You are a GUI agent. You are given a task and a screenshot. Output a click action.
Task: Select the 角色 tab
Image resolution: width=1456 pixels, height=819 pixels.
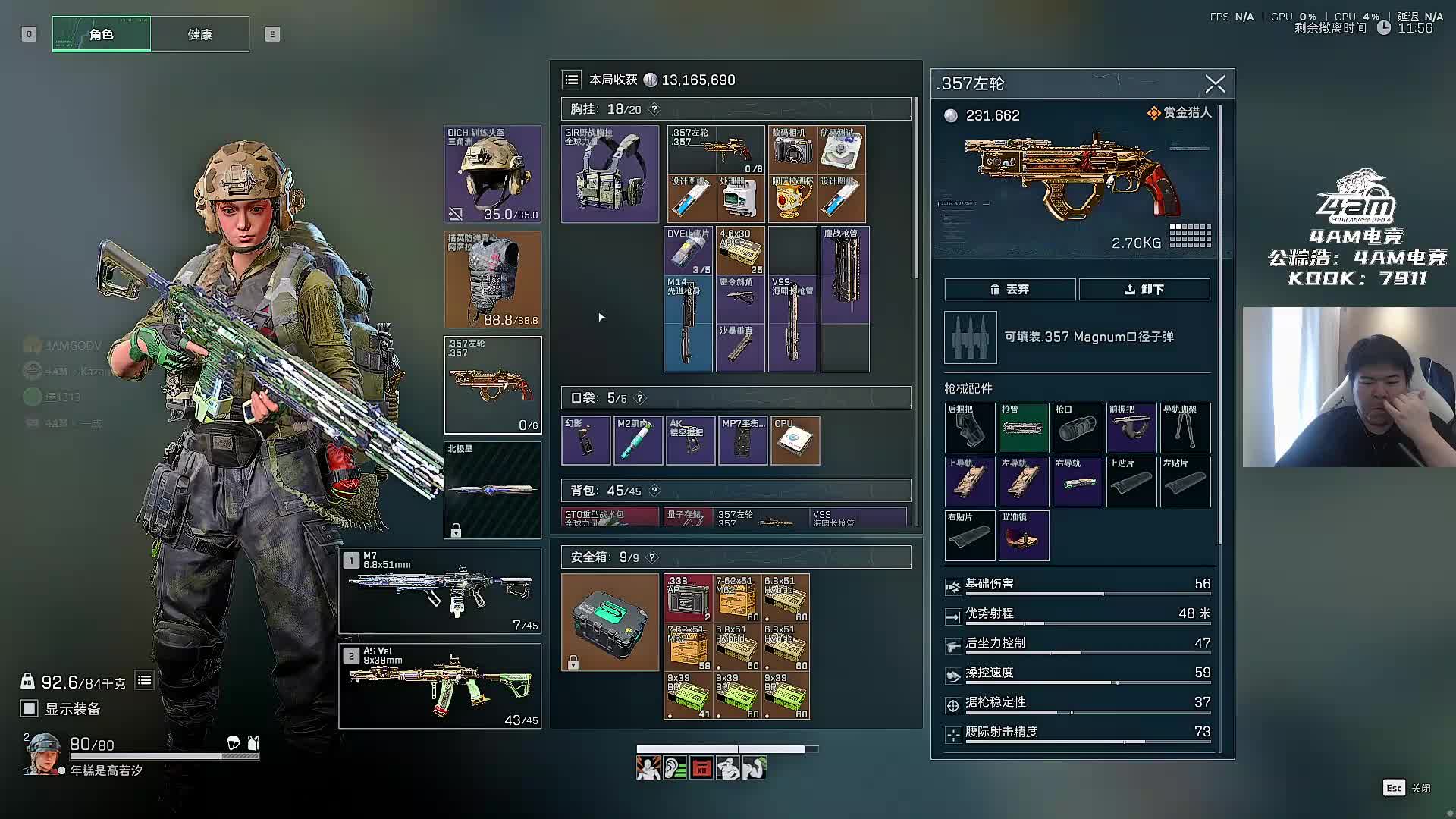coord(102,34)
